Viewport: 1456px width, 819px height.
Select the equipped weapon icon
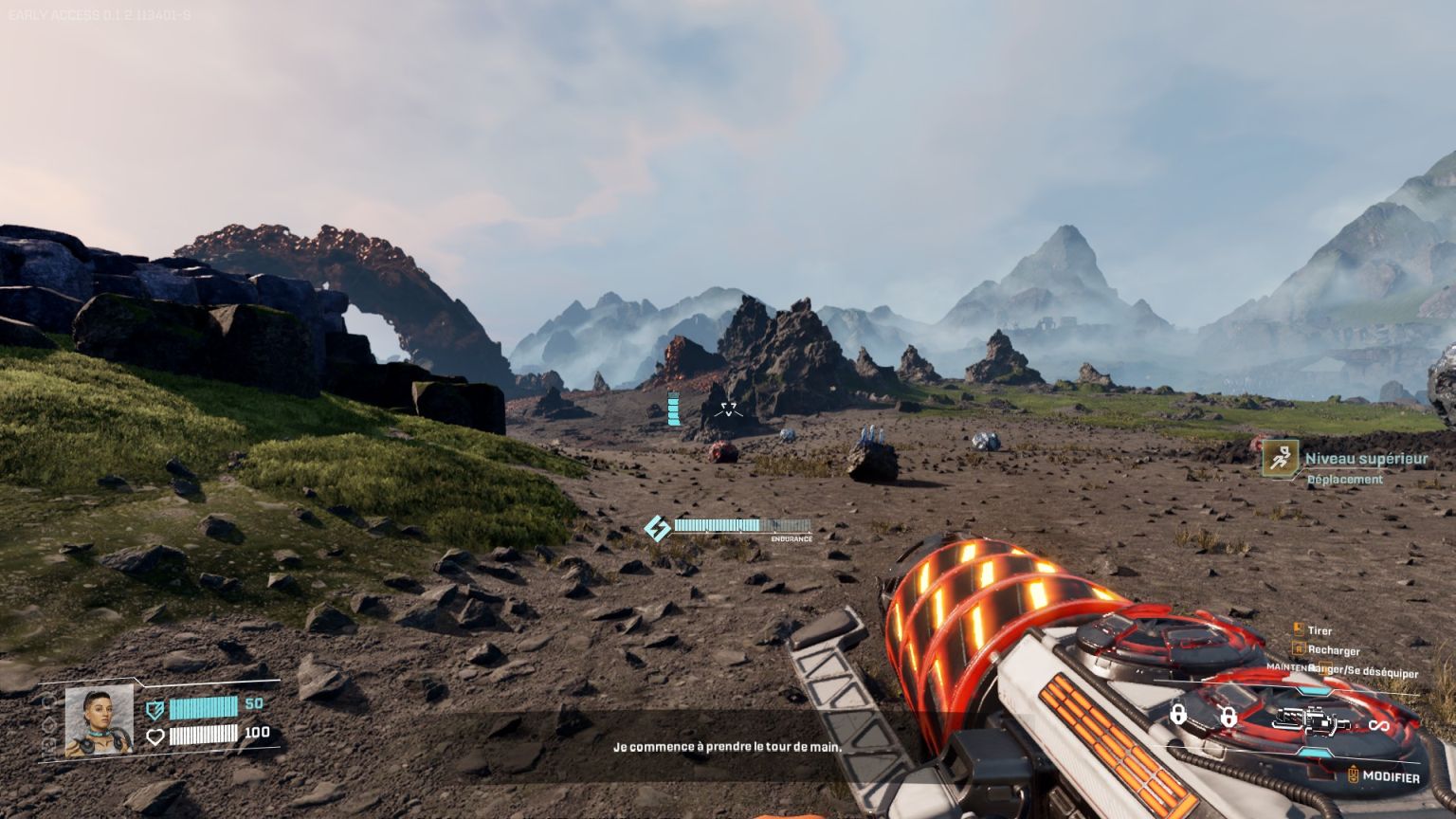click(x=1311, y=720)
